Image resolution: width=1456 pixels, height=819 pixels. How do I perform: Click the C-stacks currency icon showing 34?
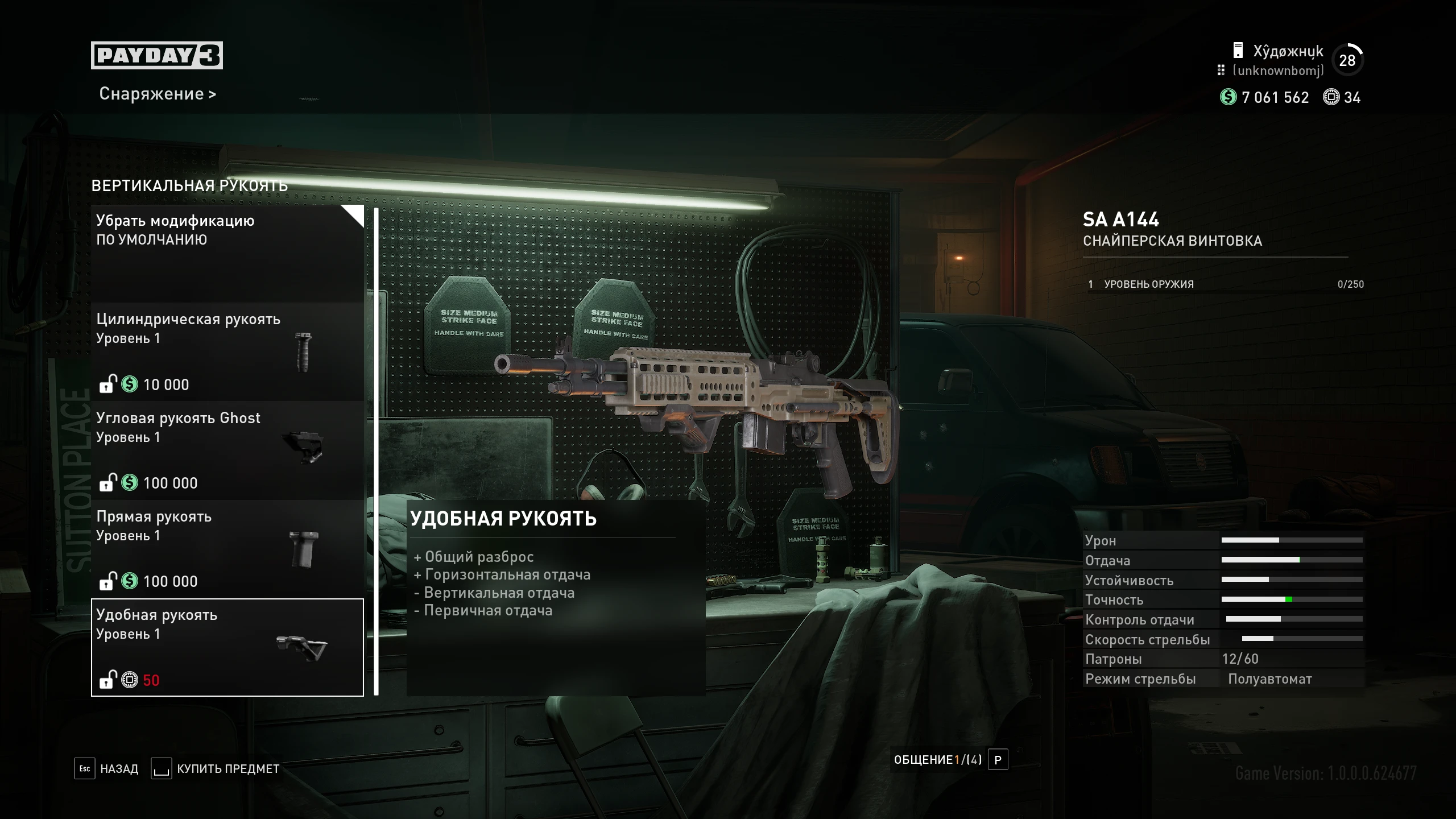[1330, 98]
